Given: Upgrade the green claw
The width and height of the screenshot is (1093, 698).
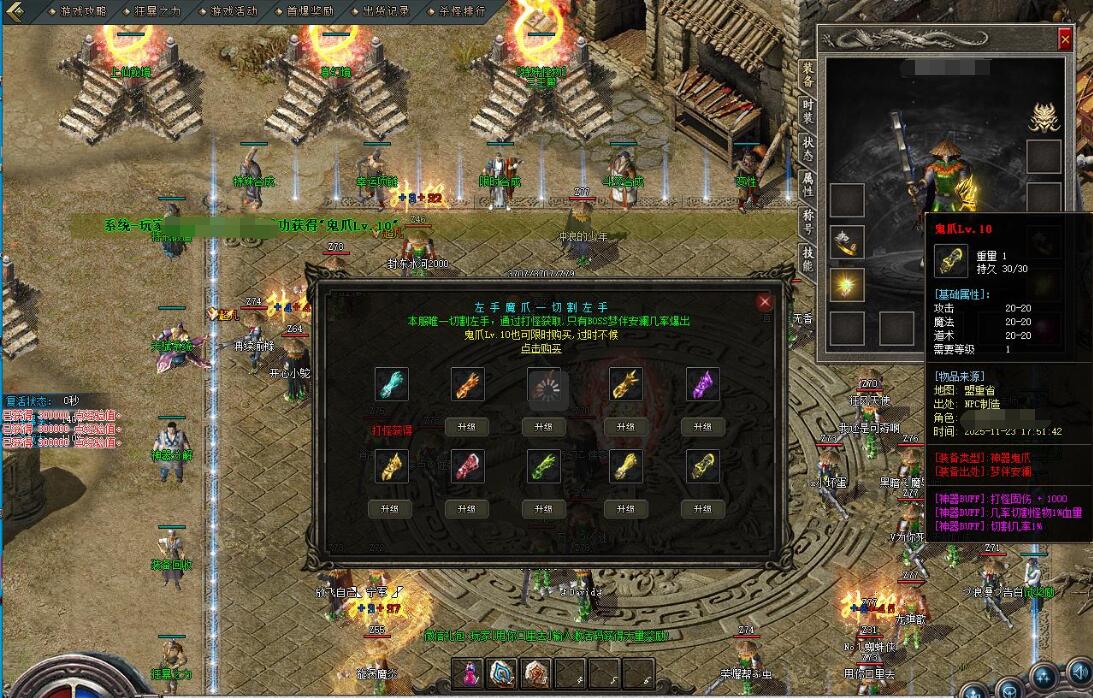Looking at the screenshot, I should pyautogui.click(x=546, y=508).
